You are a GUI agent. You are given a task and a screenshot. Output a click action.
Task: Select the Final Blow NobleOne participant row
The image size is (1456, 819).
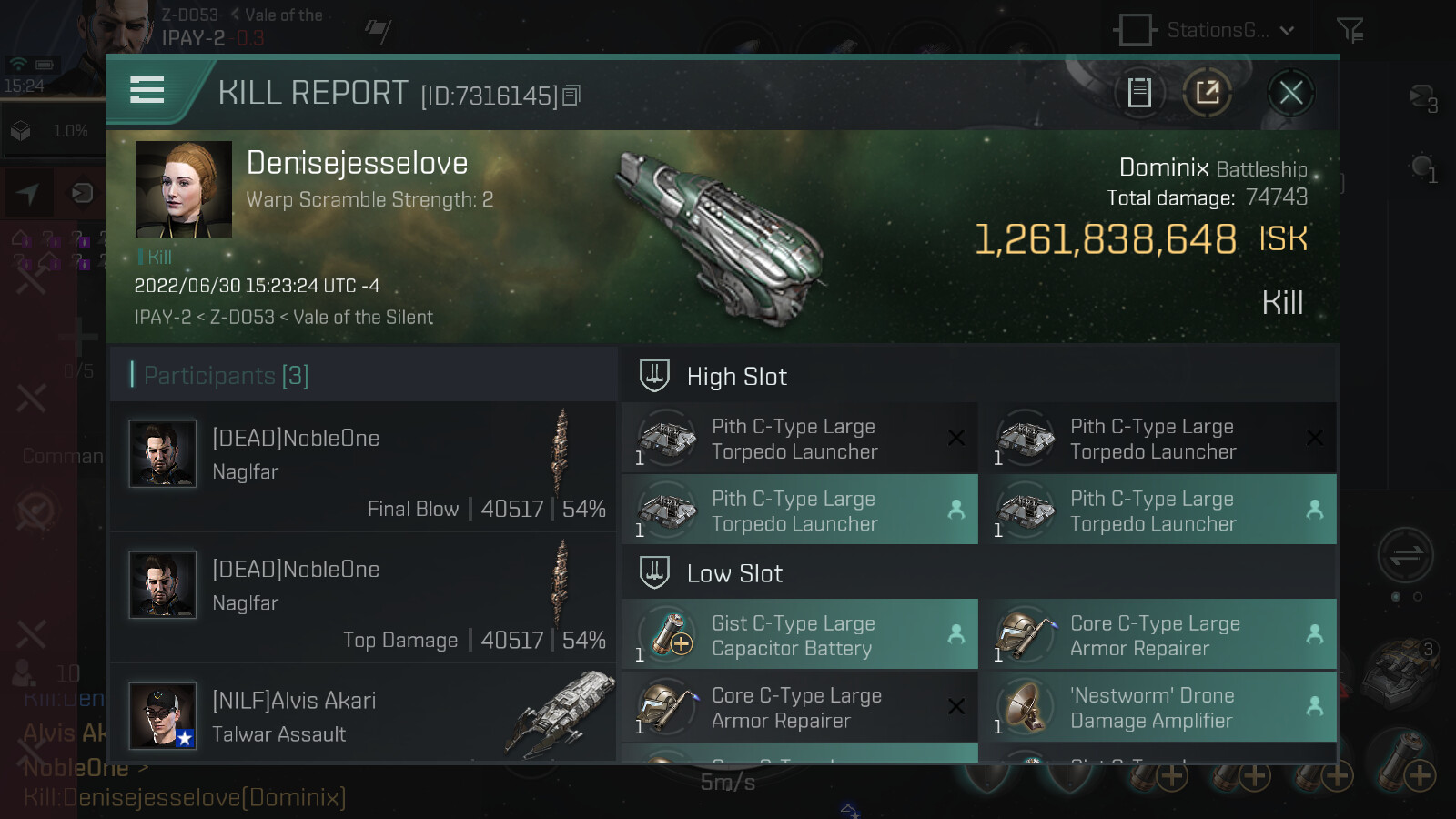(x=364, y=468)
